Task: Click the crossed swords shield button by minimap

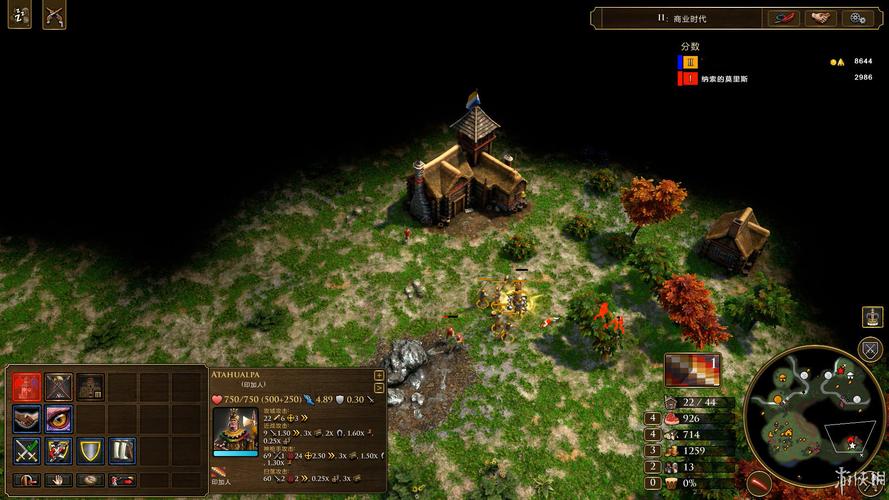Action: [x=872, y=349]
